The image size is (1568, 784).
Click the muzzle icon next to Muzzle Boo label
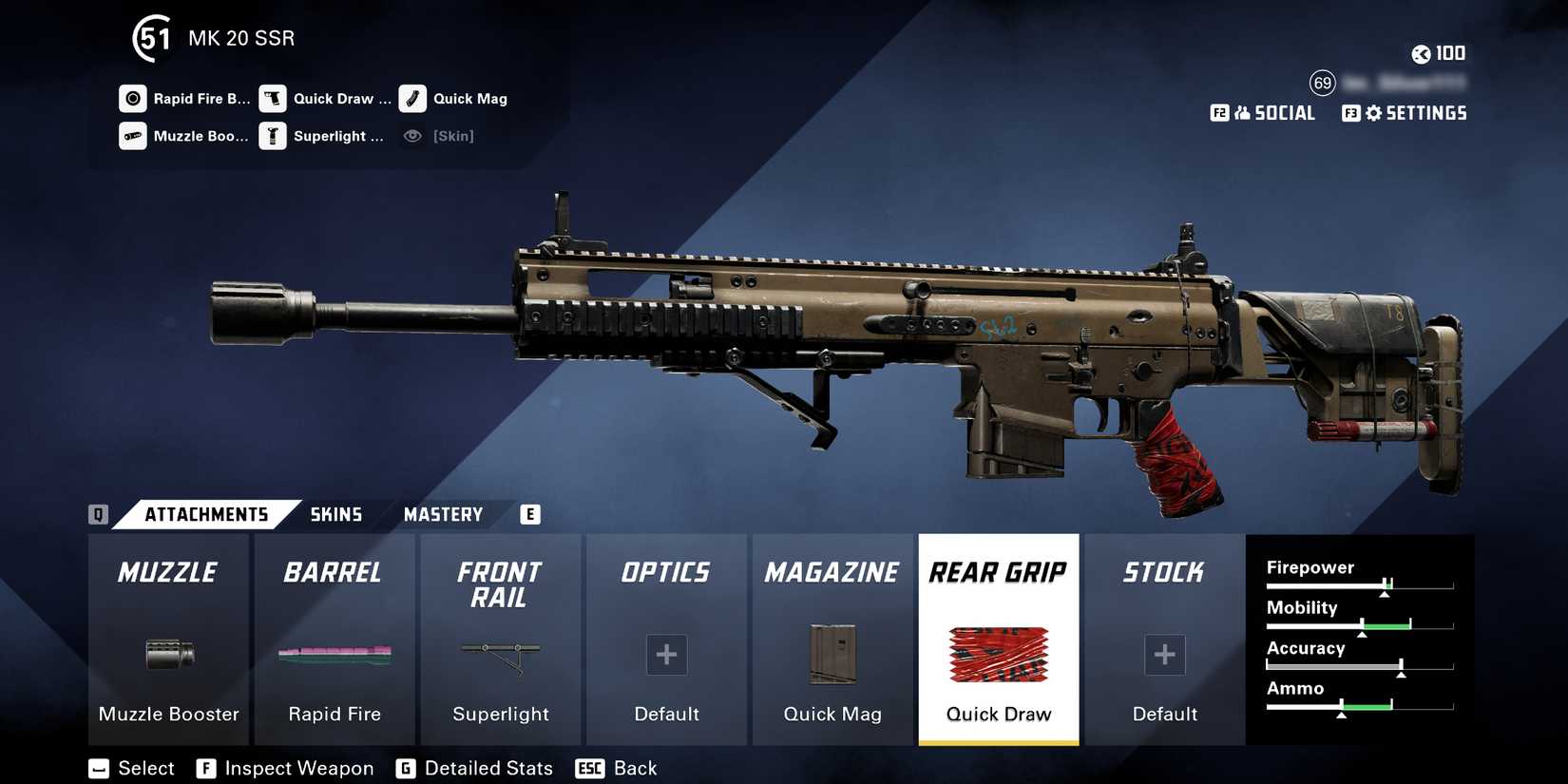(x=131, y=136)
